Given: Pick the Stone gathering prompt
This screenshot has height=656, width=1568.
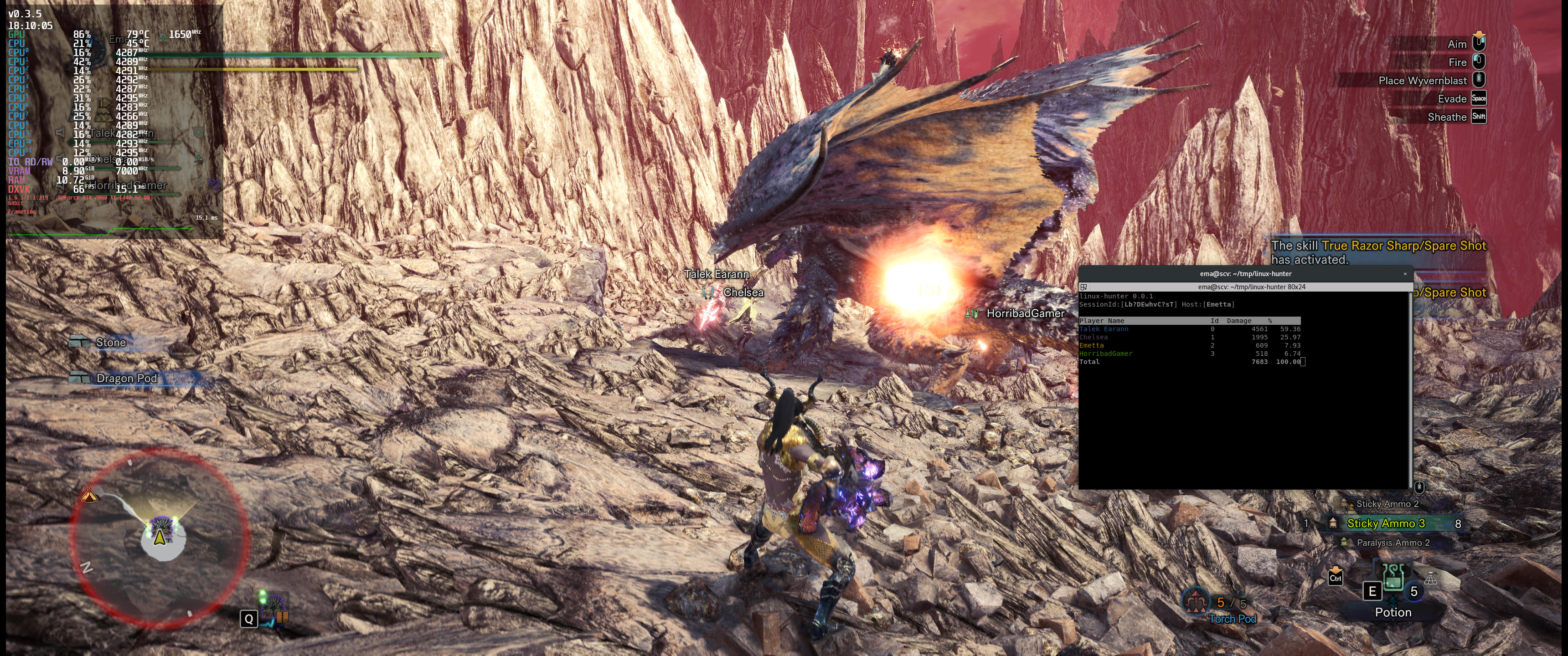Looking at the screenshot, I should 110,343.
